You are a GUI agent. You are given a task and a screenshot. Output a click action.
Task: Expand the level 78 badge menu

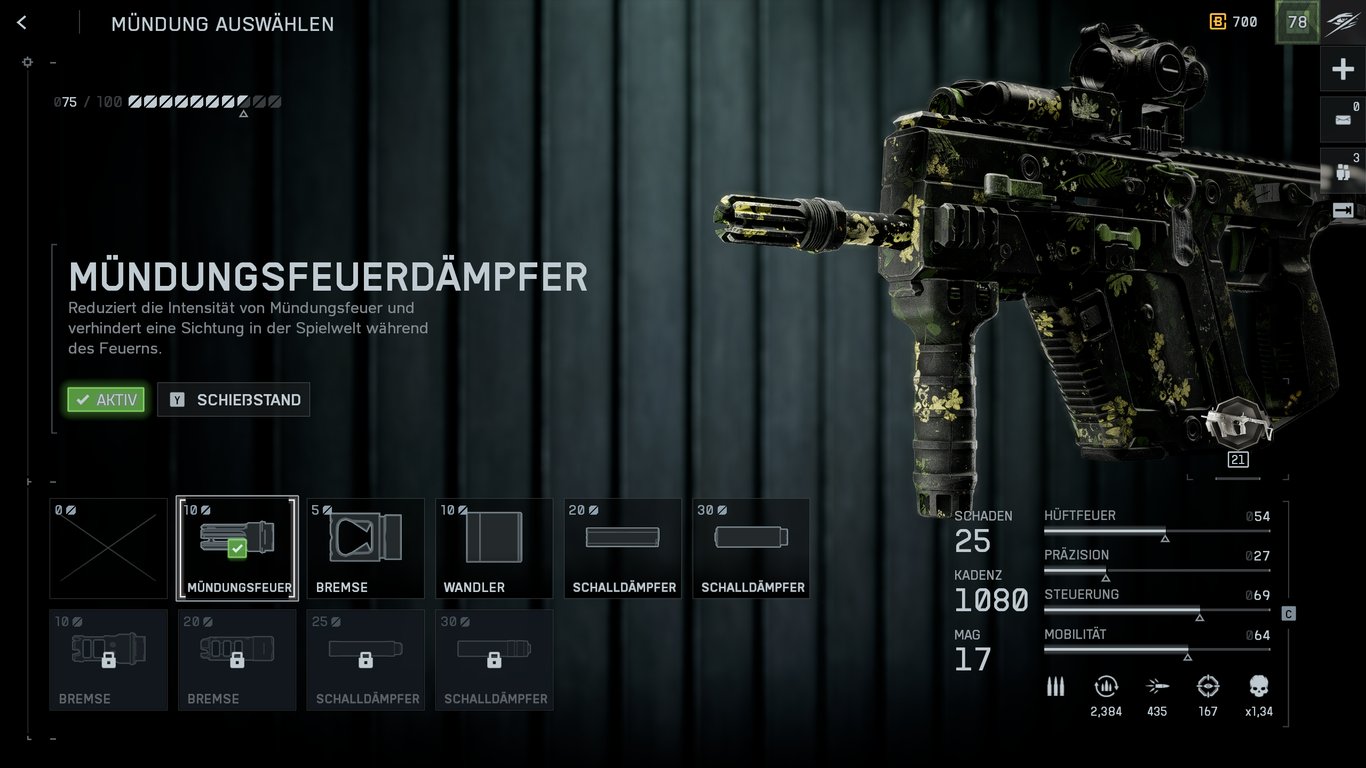click(x=1296, y=21)
